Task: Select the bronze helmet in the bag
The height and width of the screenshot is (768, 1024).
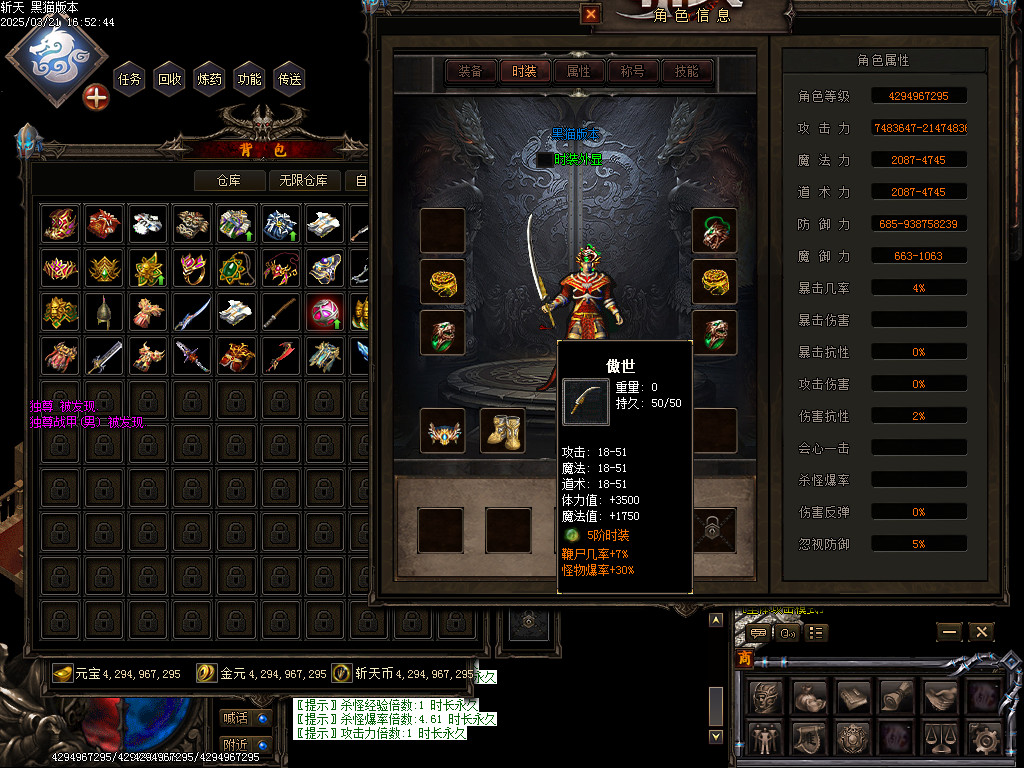Action: (x=104, y=312)
